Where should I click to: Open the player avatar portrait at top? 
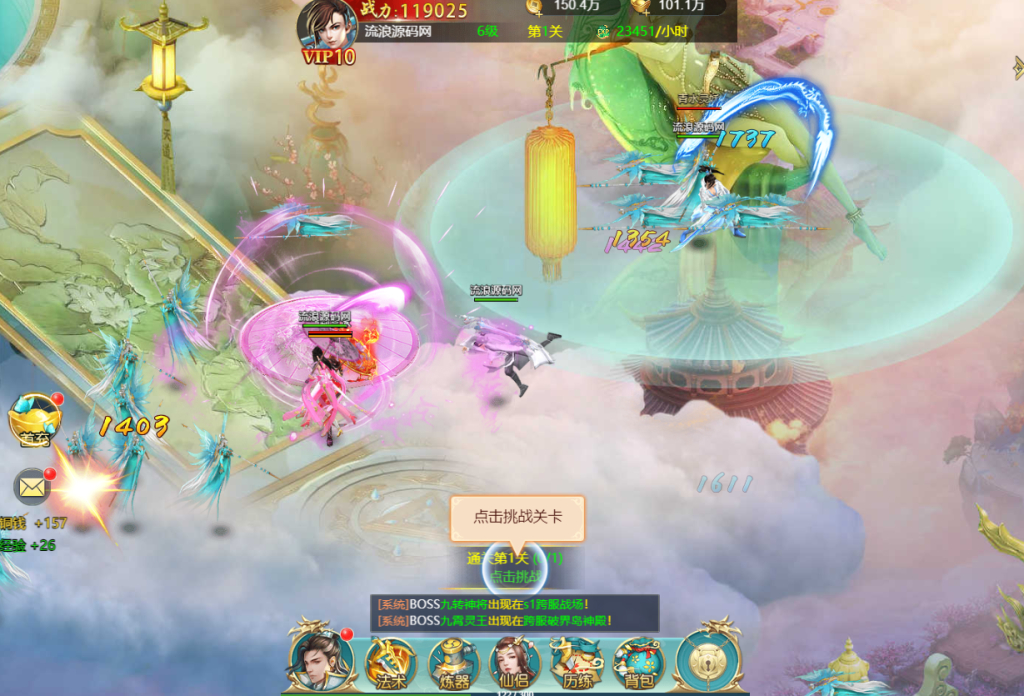click(x=328, y=24)
